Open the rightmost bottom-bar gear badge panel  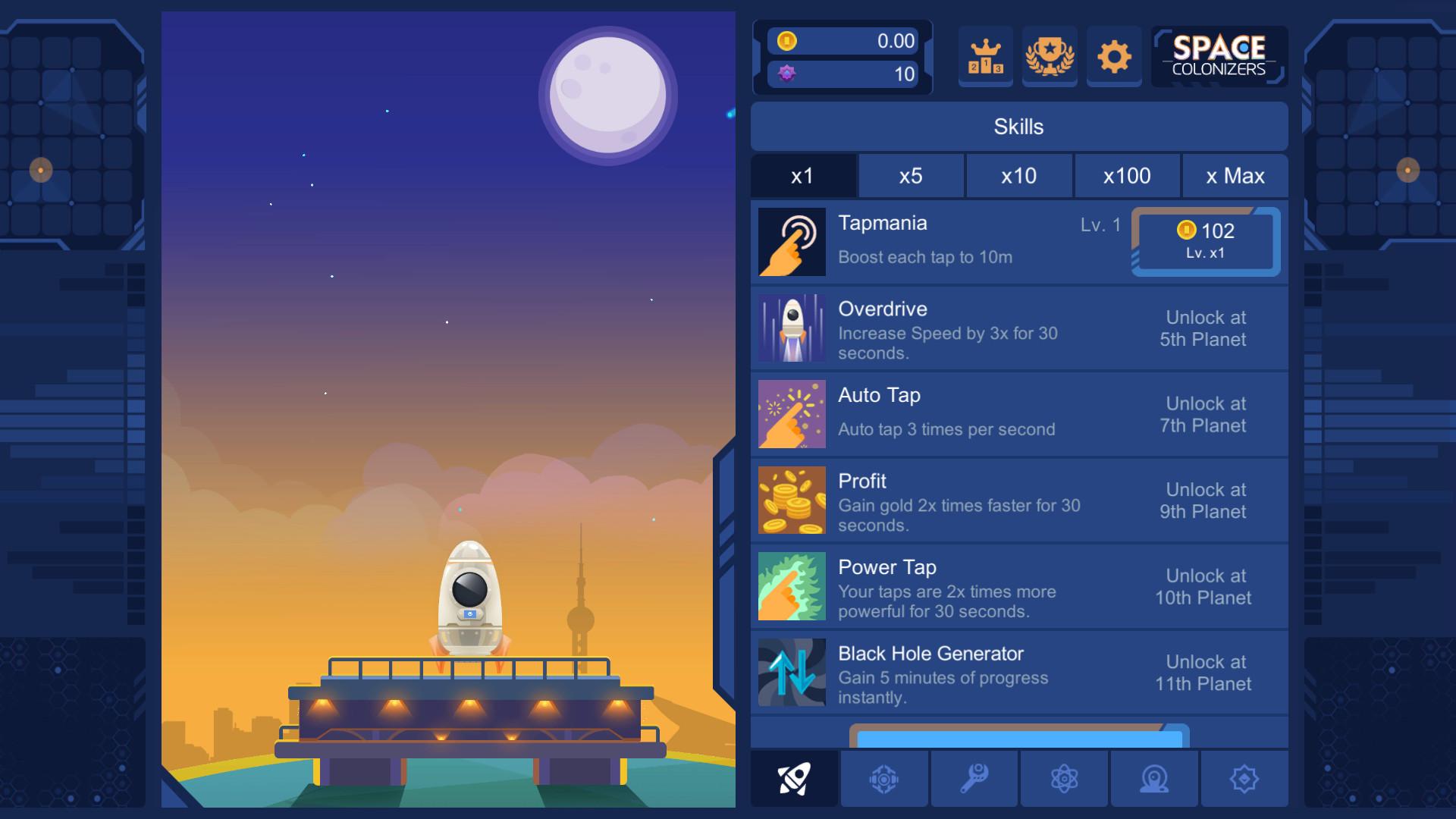tap(1244, 778)
